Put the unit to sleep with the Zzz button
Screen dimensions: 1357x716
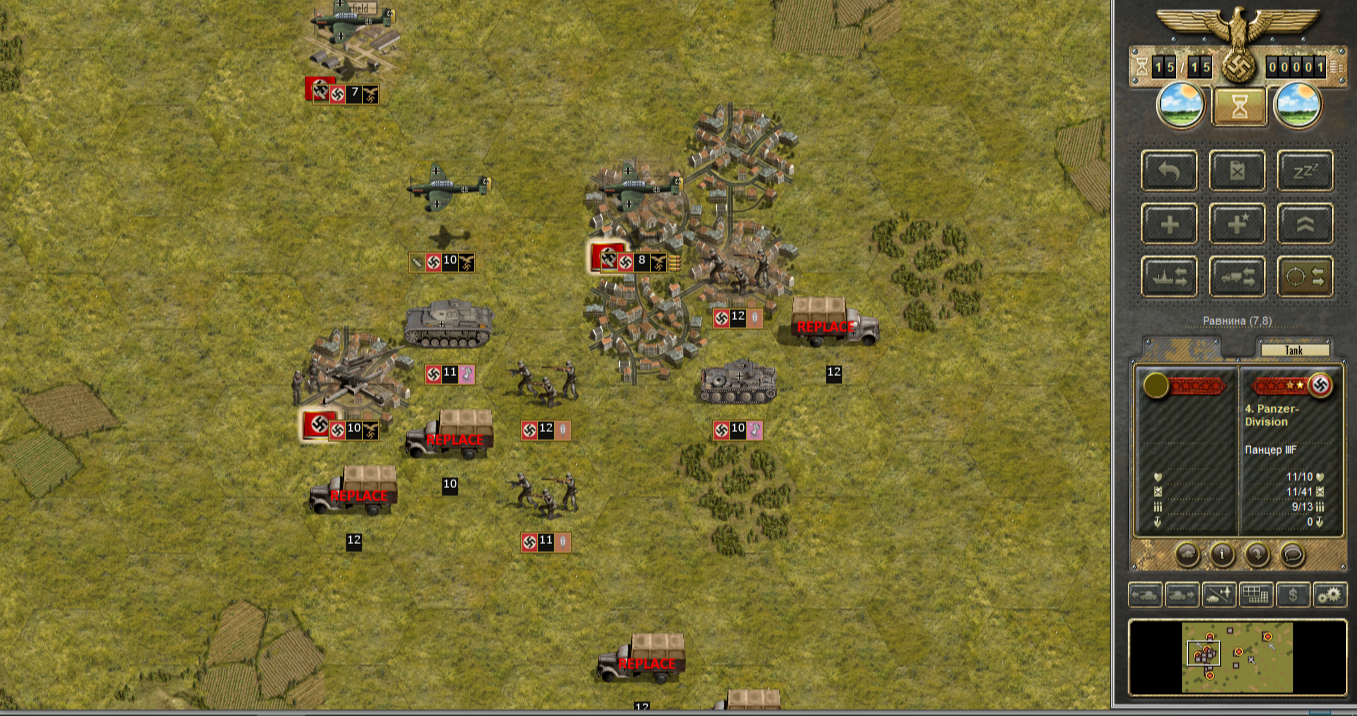click(1304, 170)
